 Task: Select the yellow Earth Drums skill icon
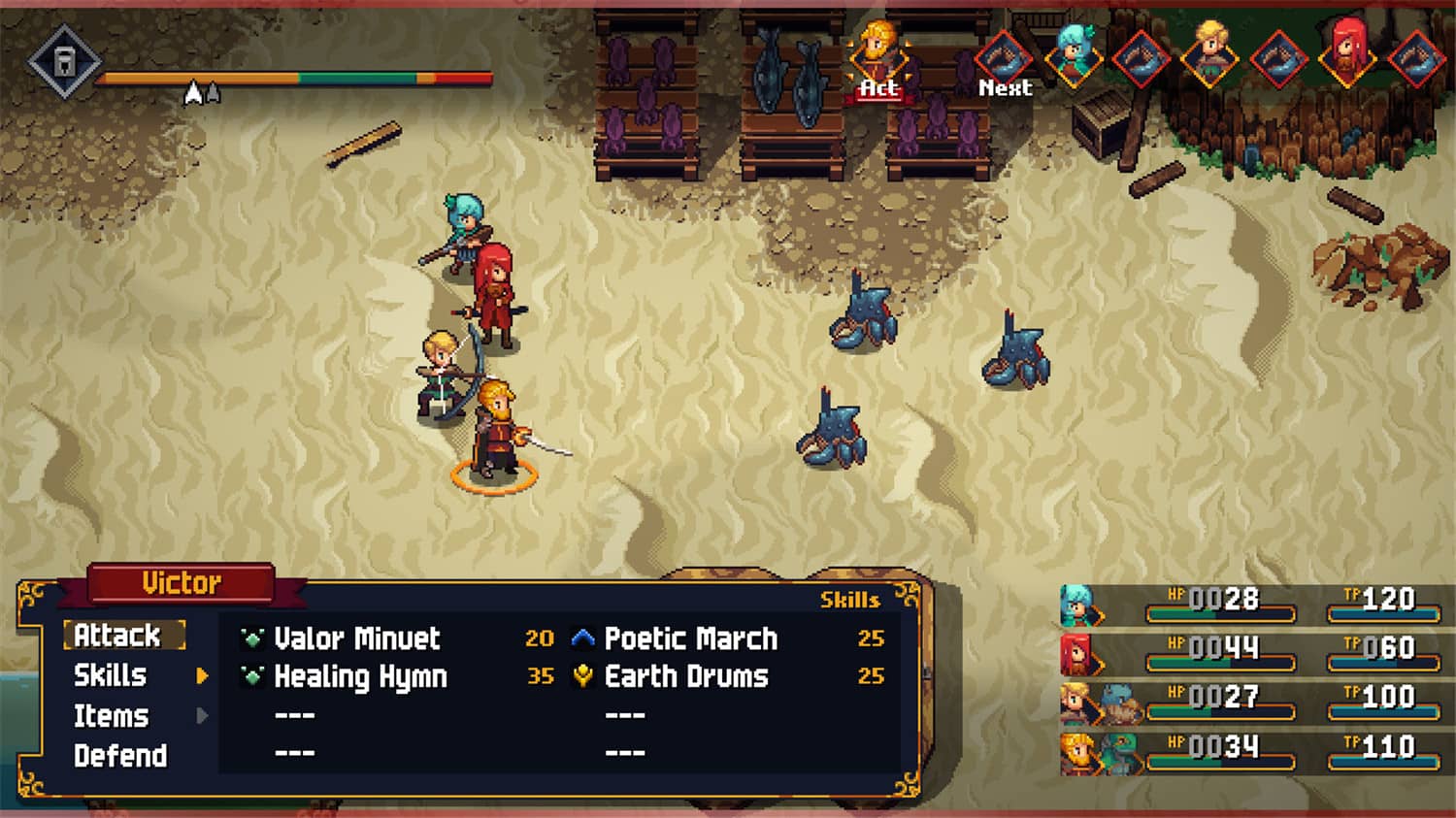coord(582,676)
